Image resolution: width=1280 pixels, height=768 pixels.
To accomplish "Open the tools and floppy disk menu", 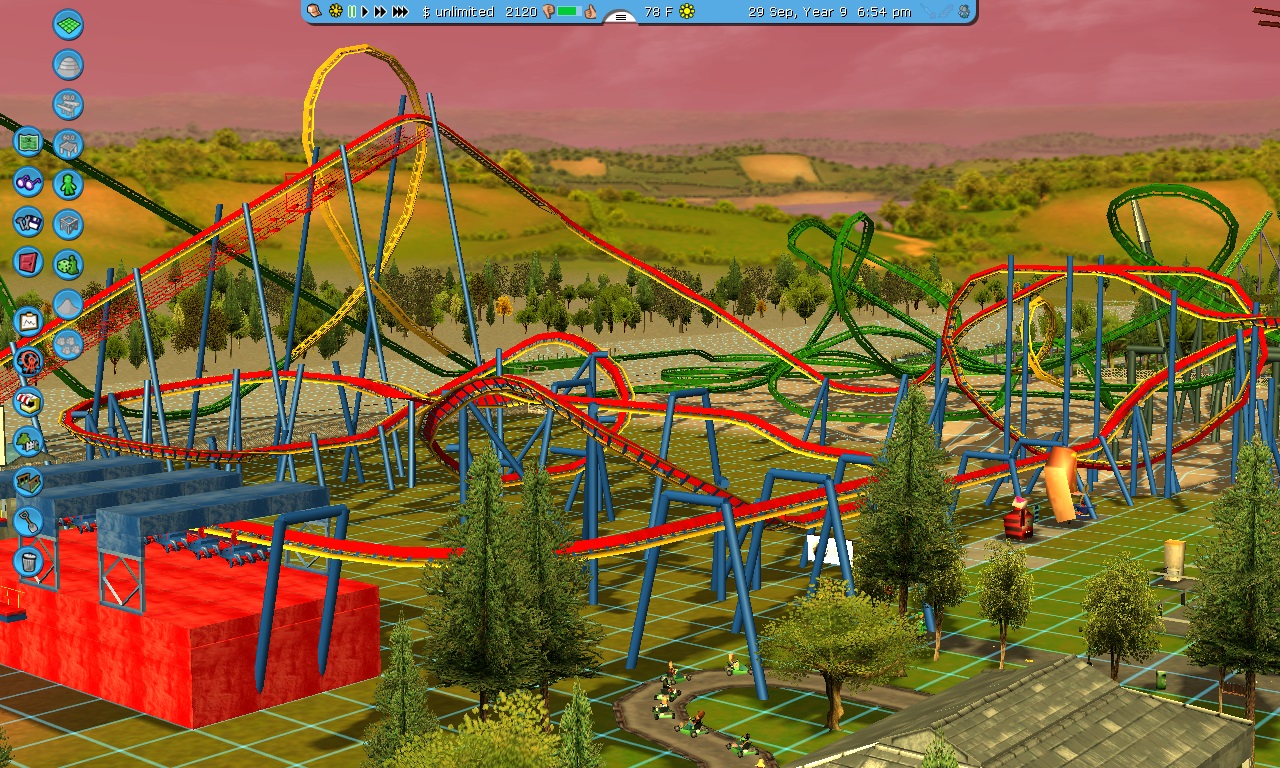I will 28,222.
